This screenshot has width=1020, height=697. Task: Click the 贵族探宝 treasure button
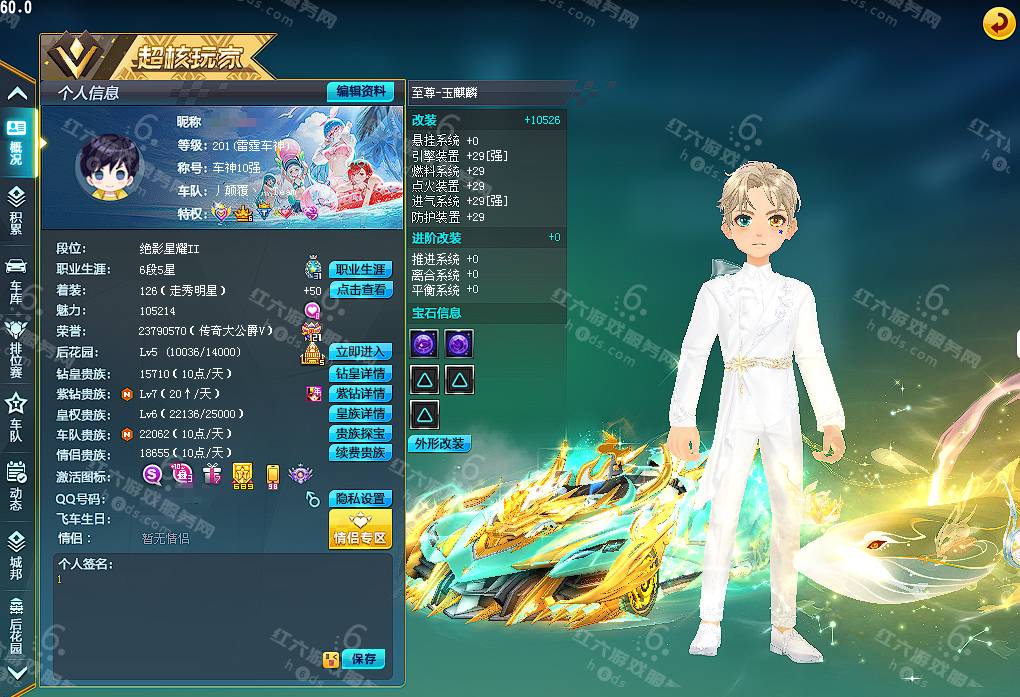coord(360,434)
